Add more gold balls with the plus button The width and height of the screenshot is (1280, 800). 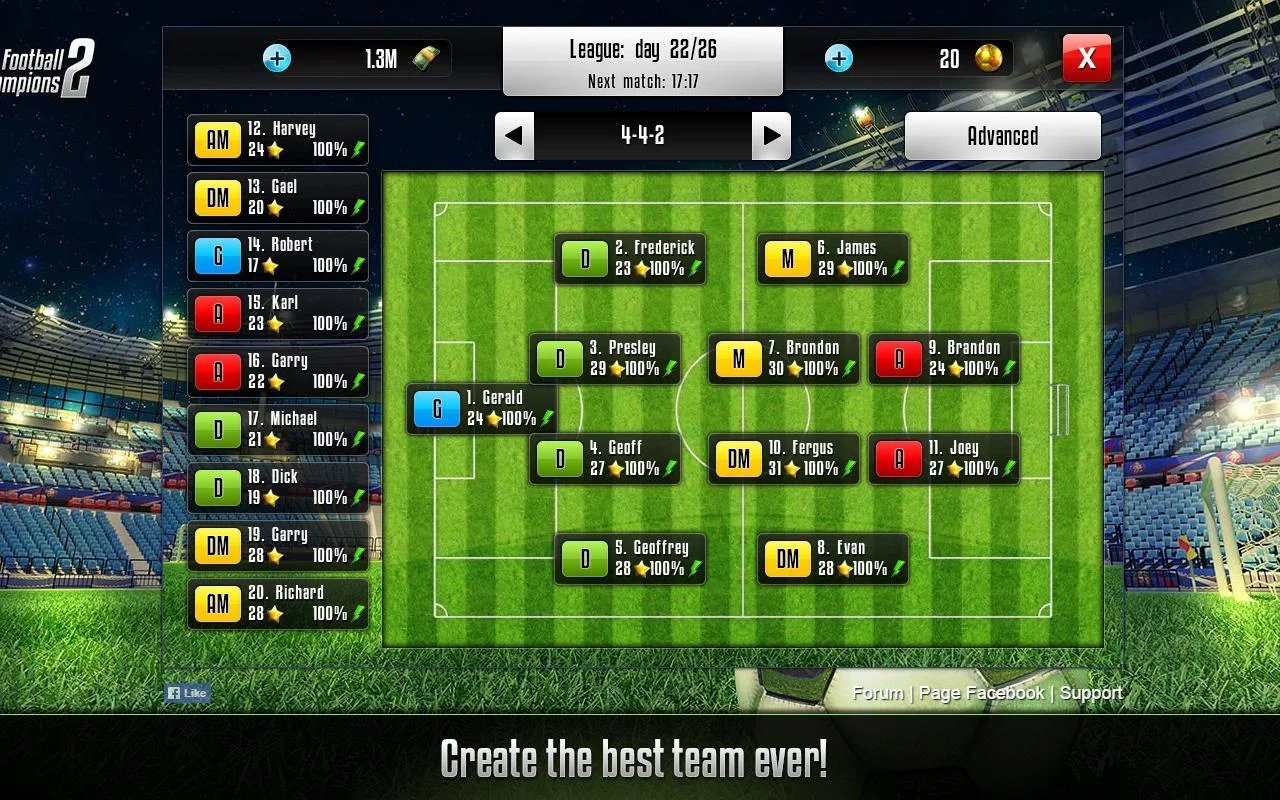[839, 58]
